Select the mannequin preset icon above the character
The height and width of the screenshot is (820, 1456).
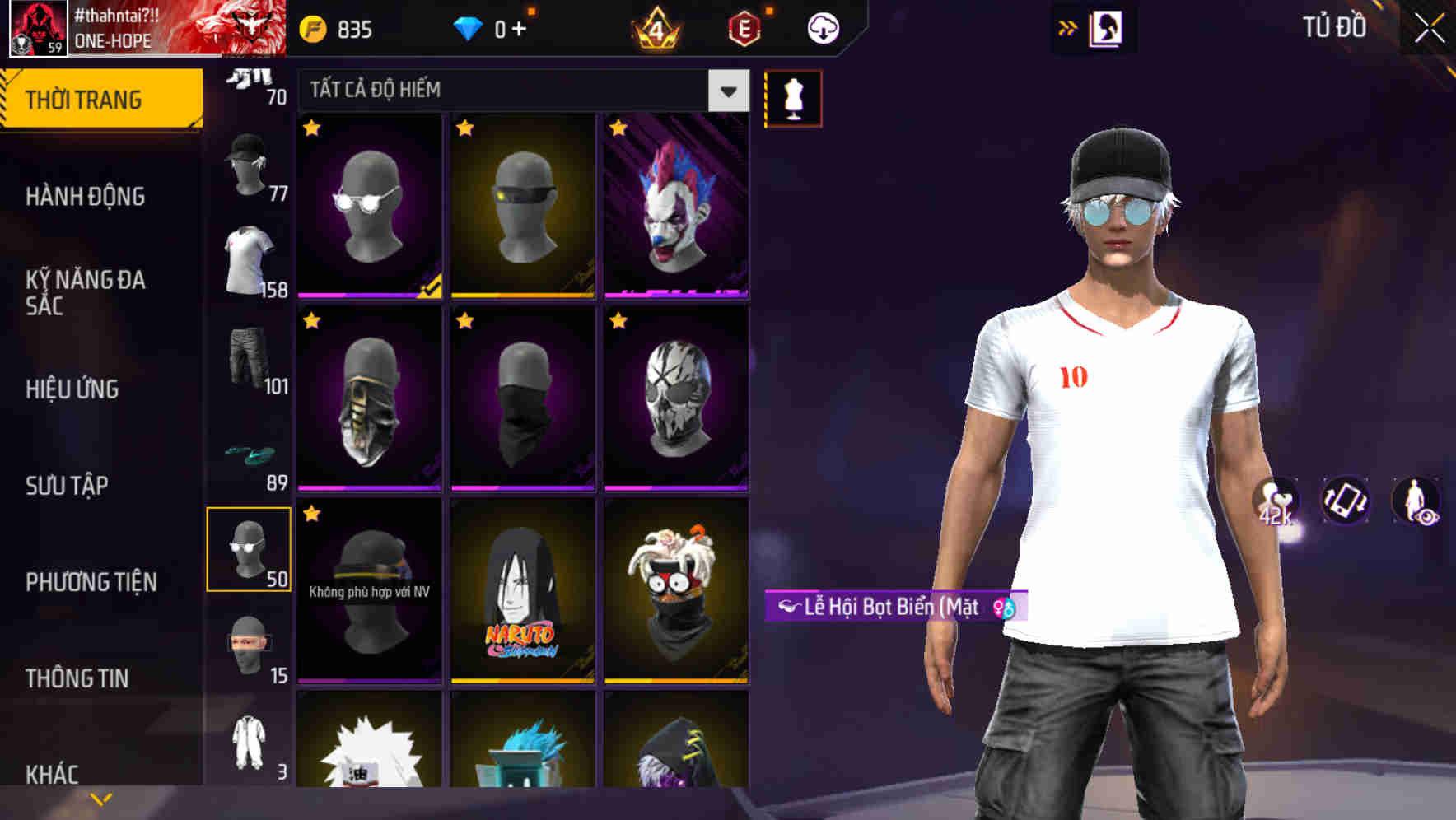click(792, 97)
